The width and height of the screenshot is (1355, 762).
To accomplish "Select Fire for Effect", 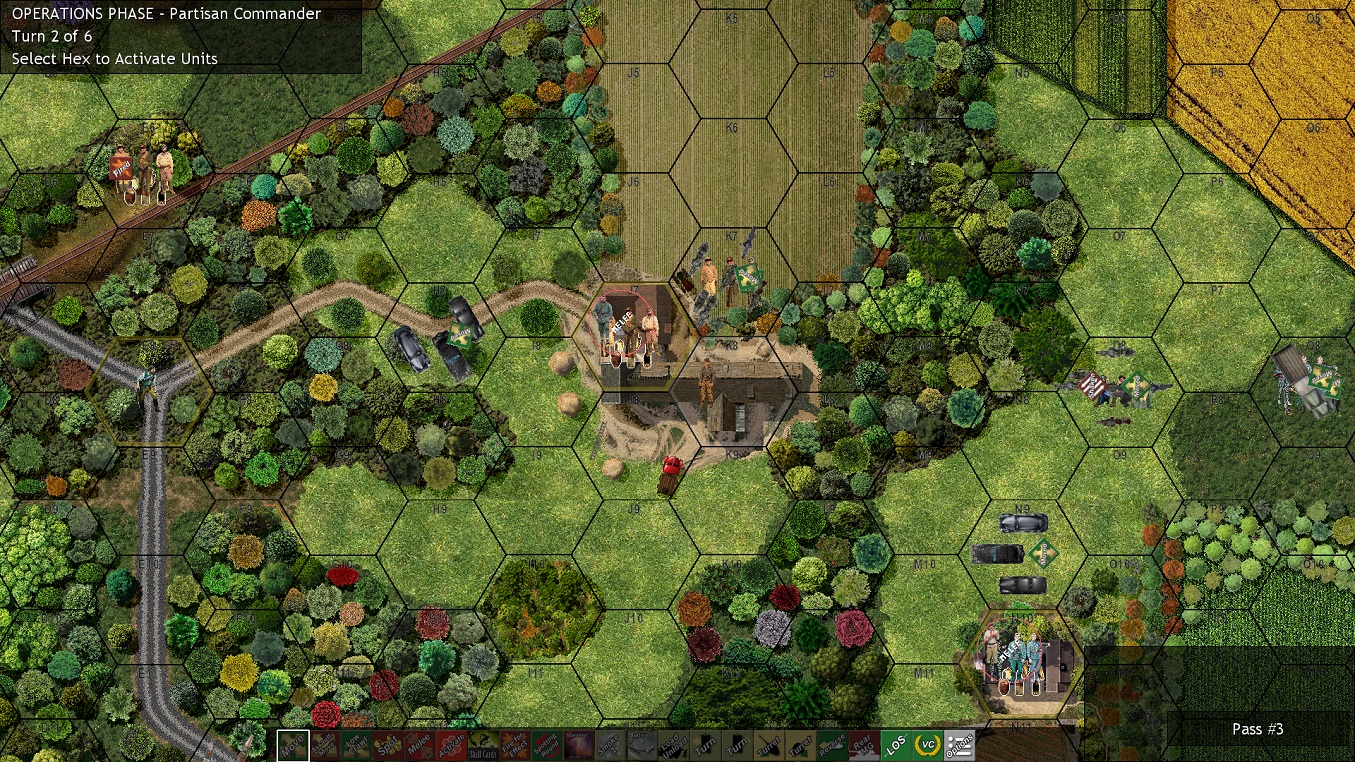I will pos(513,745).
